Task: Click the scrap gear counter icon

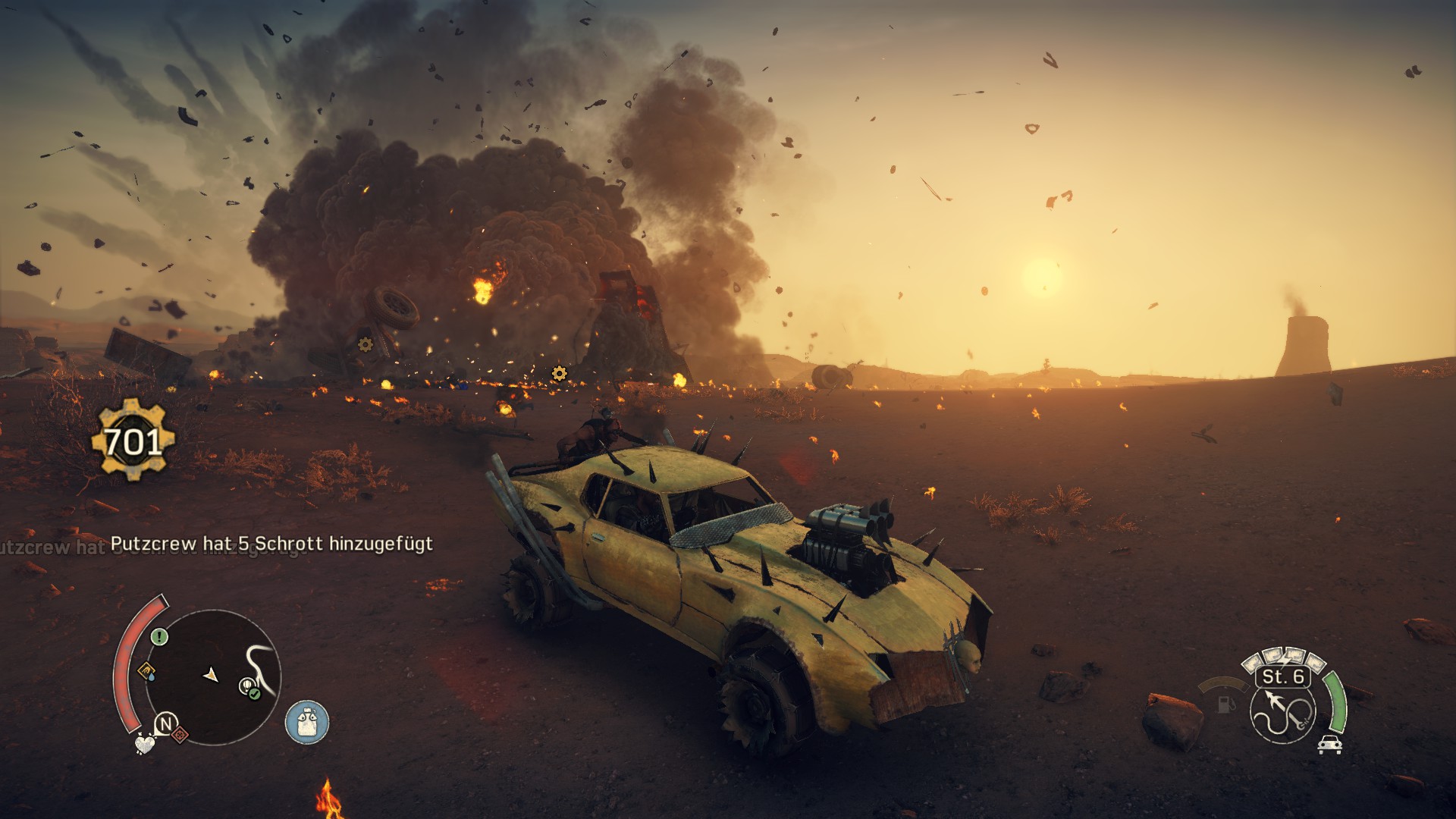Action: point(133,441)
